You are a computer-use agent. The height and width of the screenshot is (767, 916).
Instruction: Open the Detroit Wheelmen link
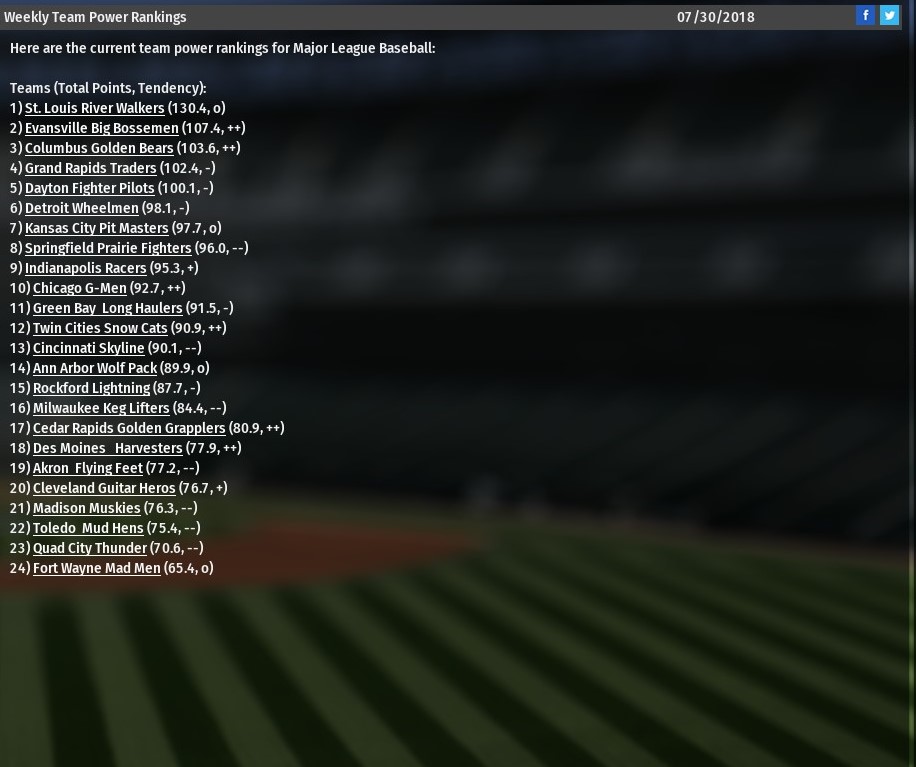coord(81,208)
